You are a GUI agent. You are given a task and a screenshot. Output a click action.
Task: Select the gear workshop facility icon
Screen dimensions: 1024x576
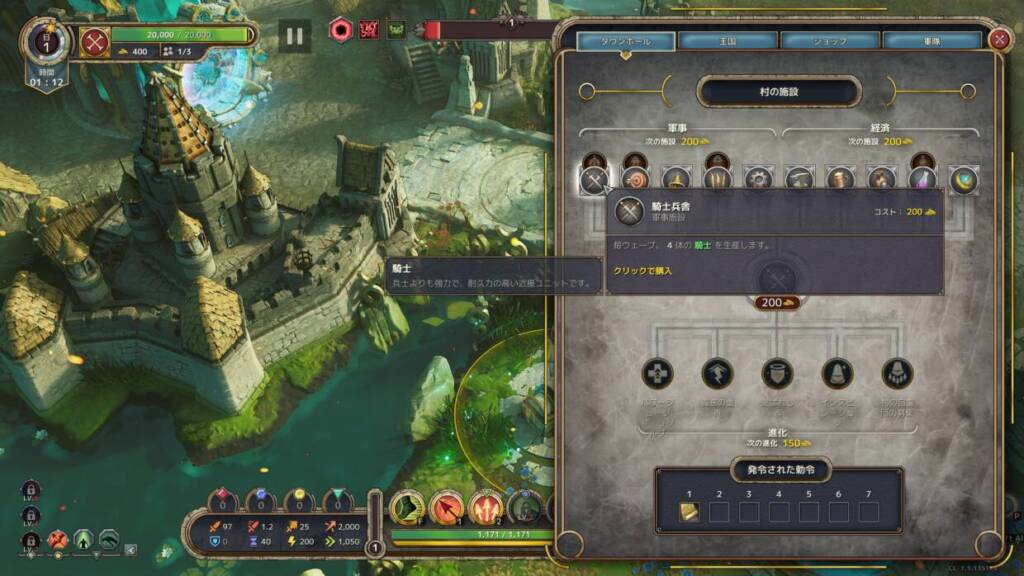click(x=758, y=181)
